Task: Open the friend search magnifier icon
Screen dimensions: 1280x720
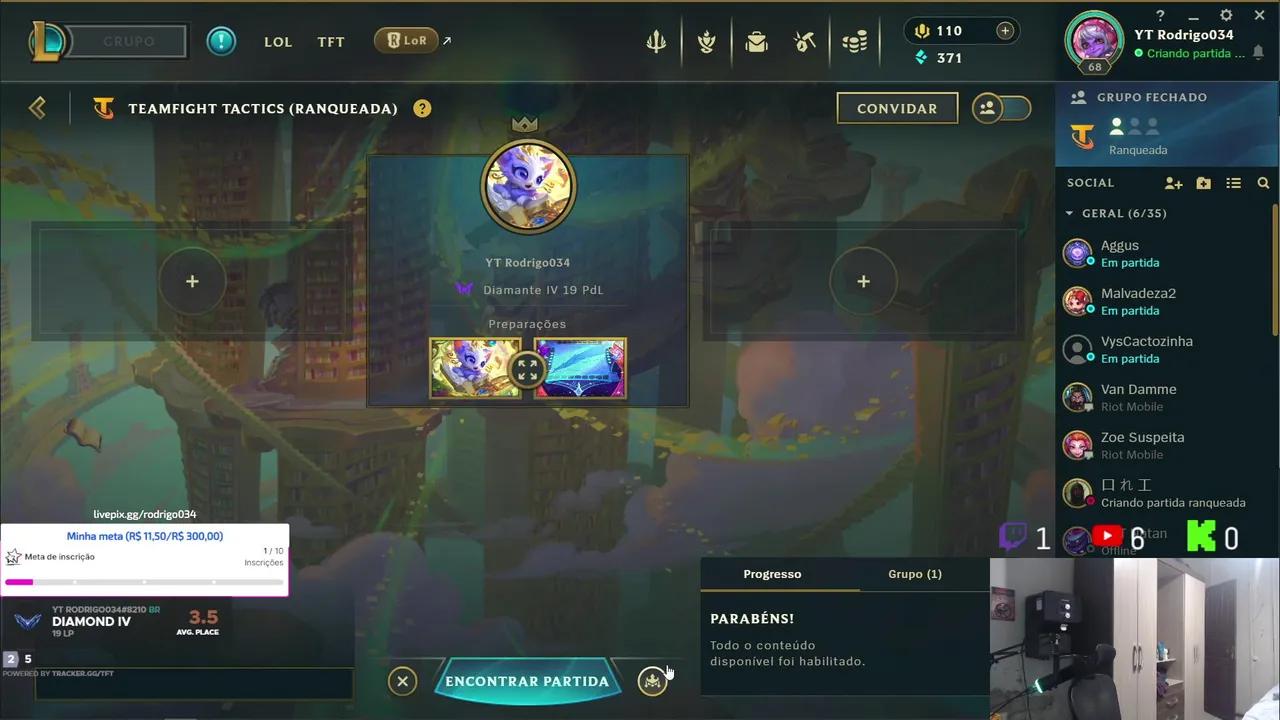Action: [1264, 183]
